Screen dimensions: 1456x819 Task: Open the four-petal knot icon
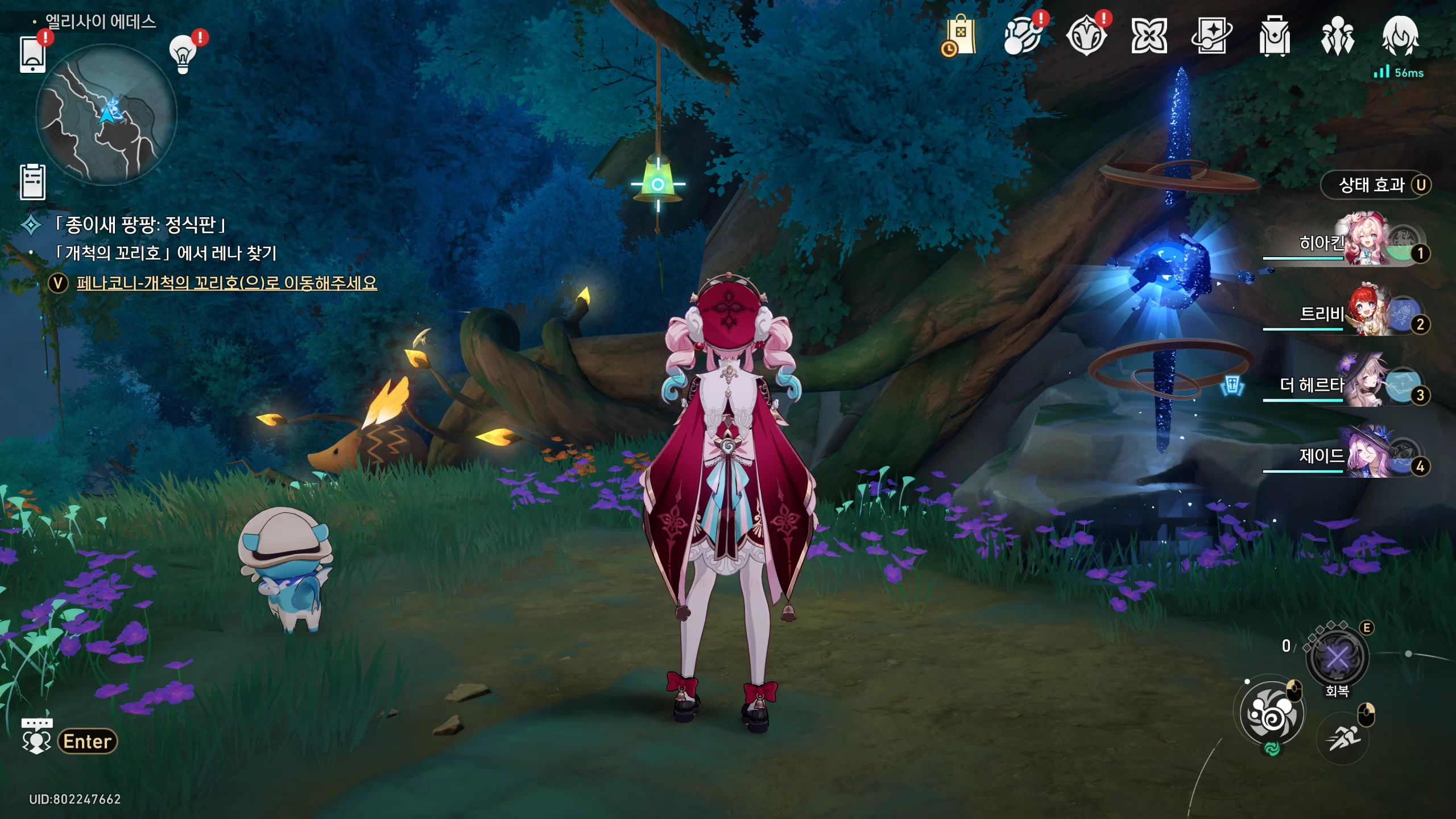[x=1149, y=36]
